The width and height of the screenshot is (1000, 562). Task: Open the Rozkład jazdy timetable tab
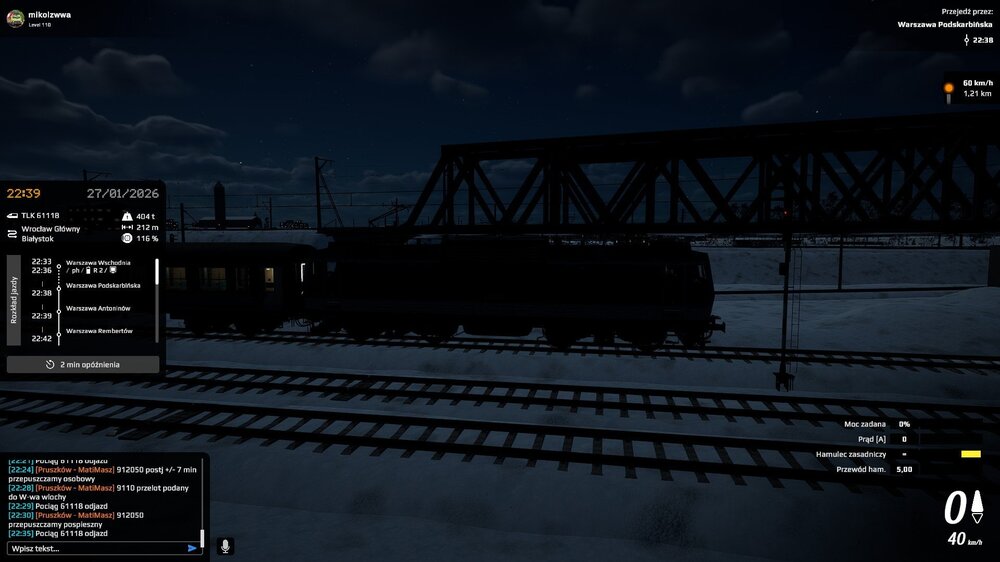tap(14, 298)
